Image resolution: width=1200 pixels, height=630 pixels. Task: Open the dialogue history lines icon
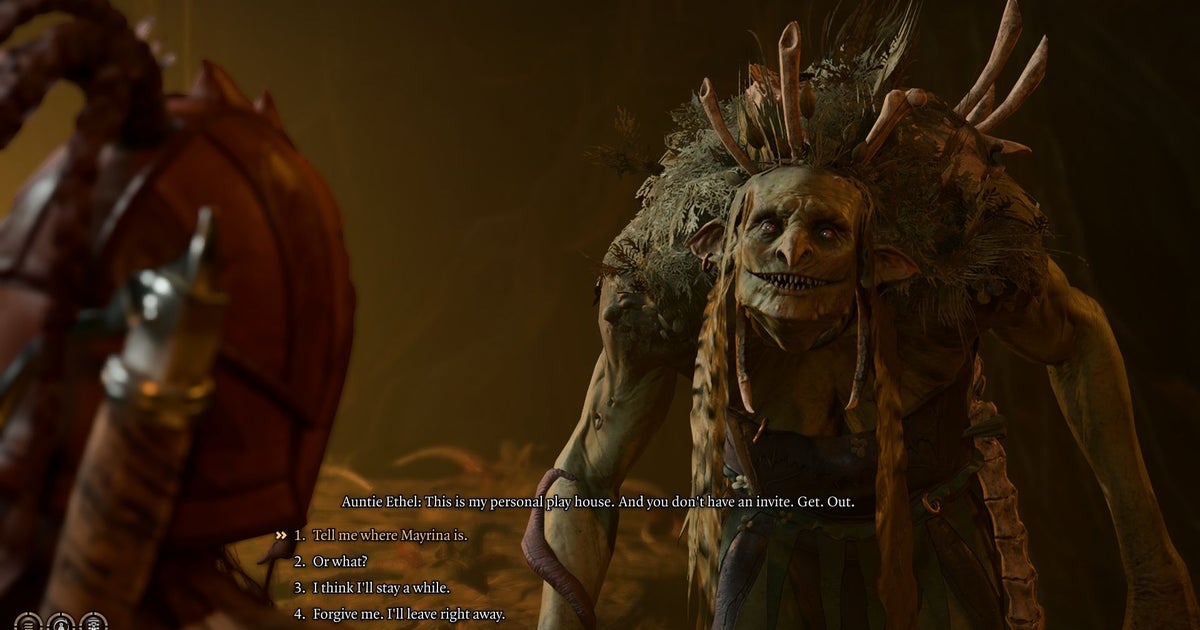tap(28, 623)
